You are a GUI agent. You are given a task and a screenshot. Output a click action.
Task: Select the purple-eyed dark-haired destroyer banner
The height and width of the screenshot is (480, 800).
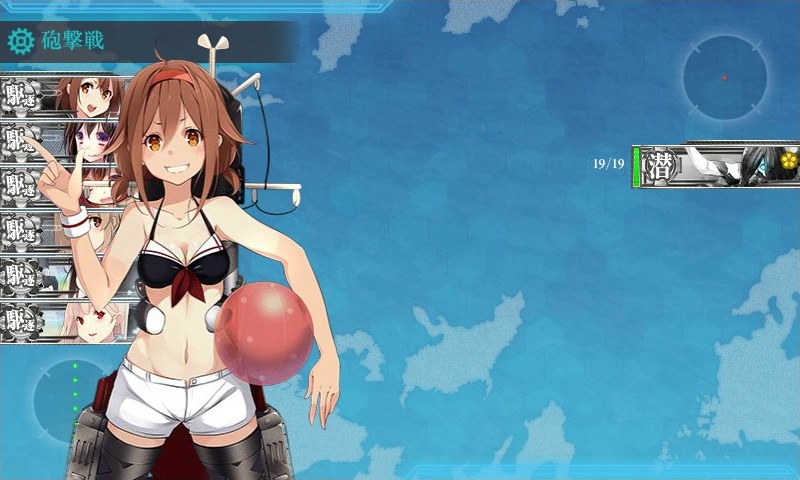60,140
